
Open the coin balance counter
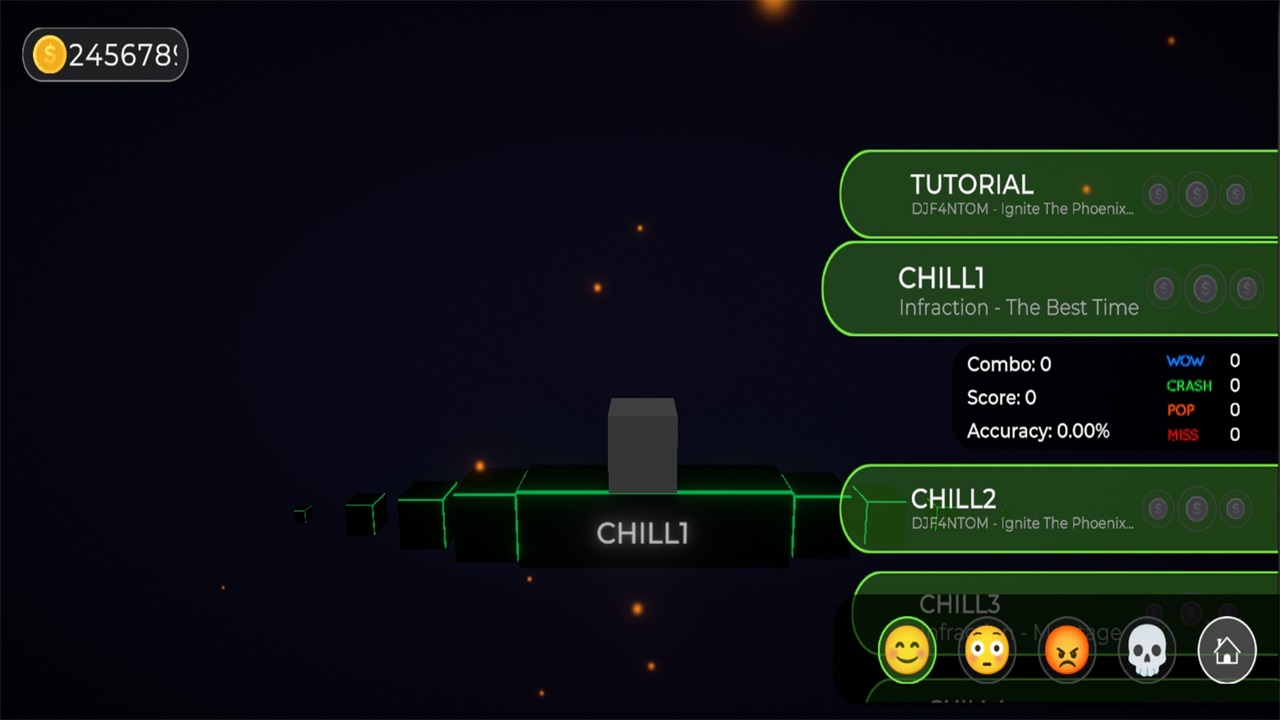pos(105,55)
